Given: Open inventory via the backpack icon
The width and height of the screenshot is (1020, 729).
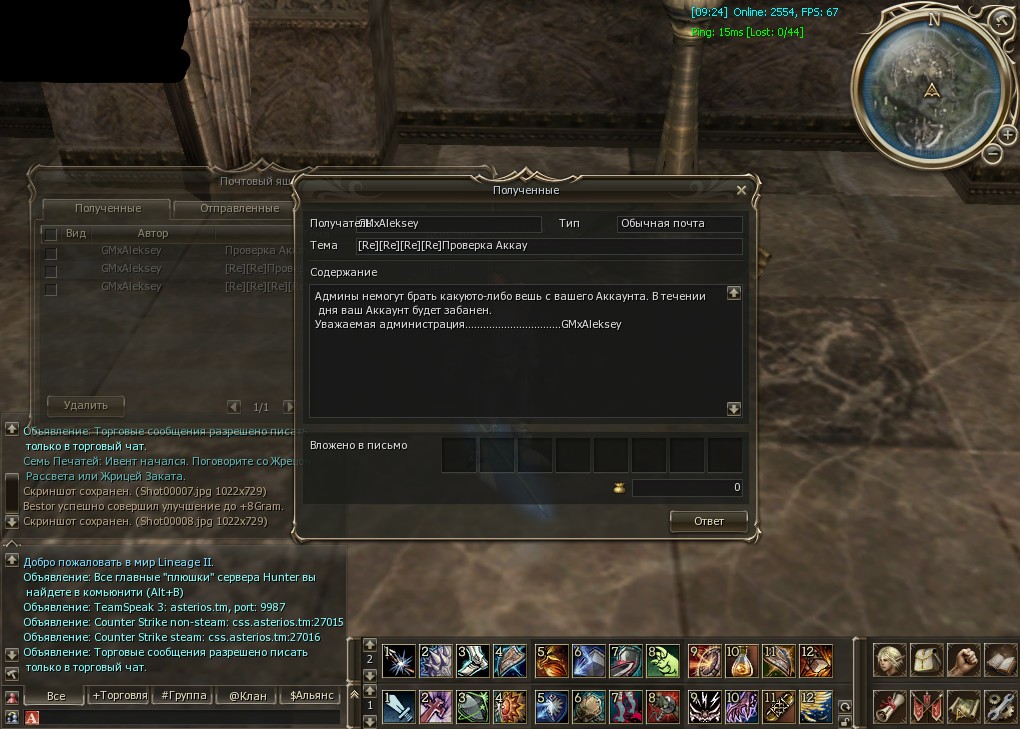Looking at the screenshot, I should point(927,659).
